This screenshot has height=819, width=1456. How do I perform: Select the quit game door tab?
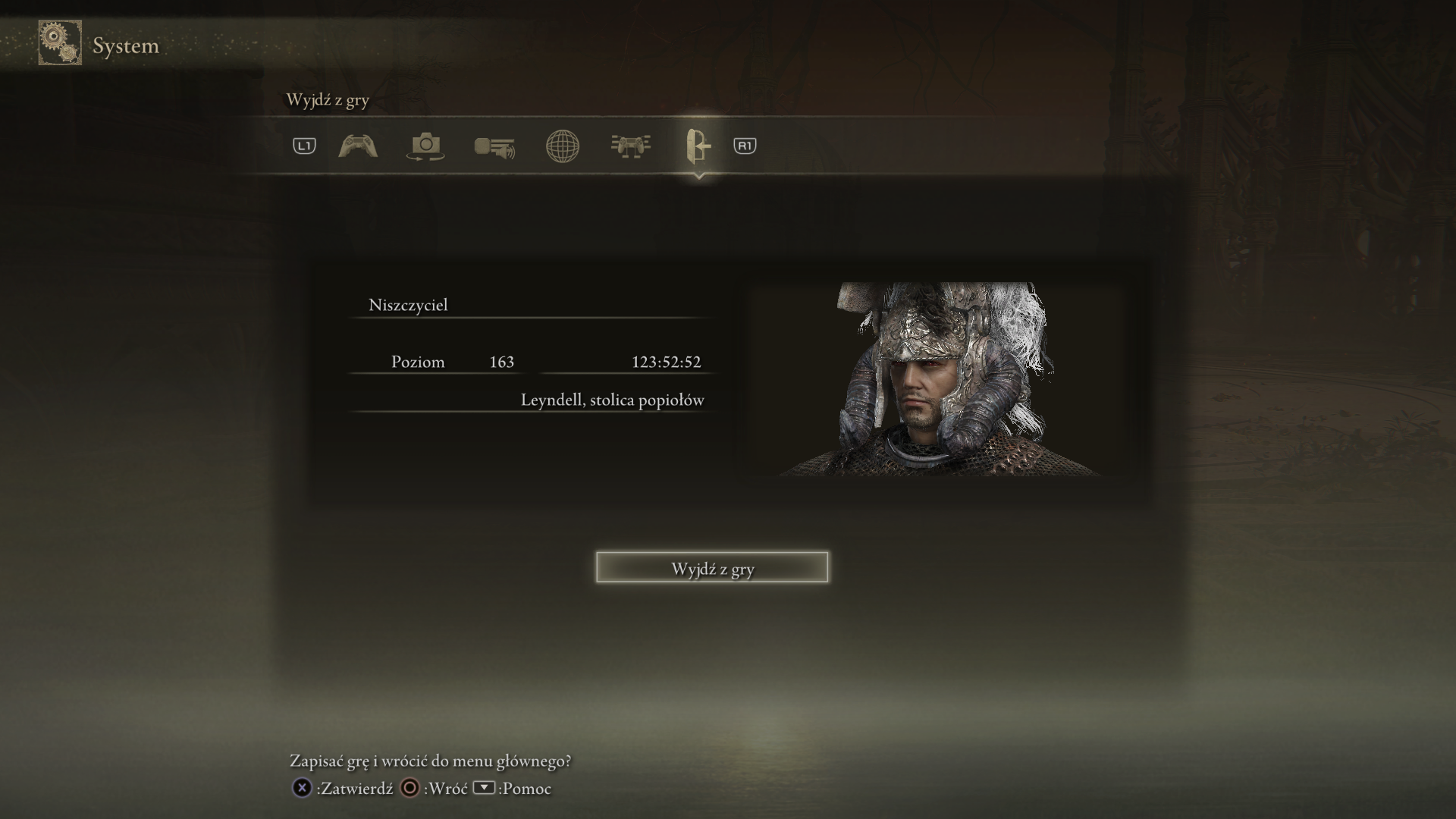[x=698, y=146]
